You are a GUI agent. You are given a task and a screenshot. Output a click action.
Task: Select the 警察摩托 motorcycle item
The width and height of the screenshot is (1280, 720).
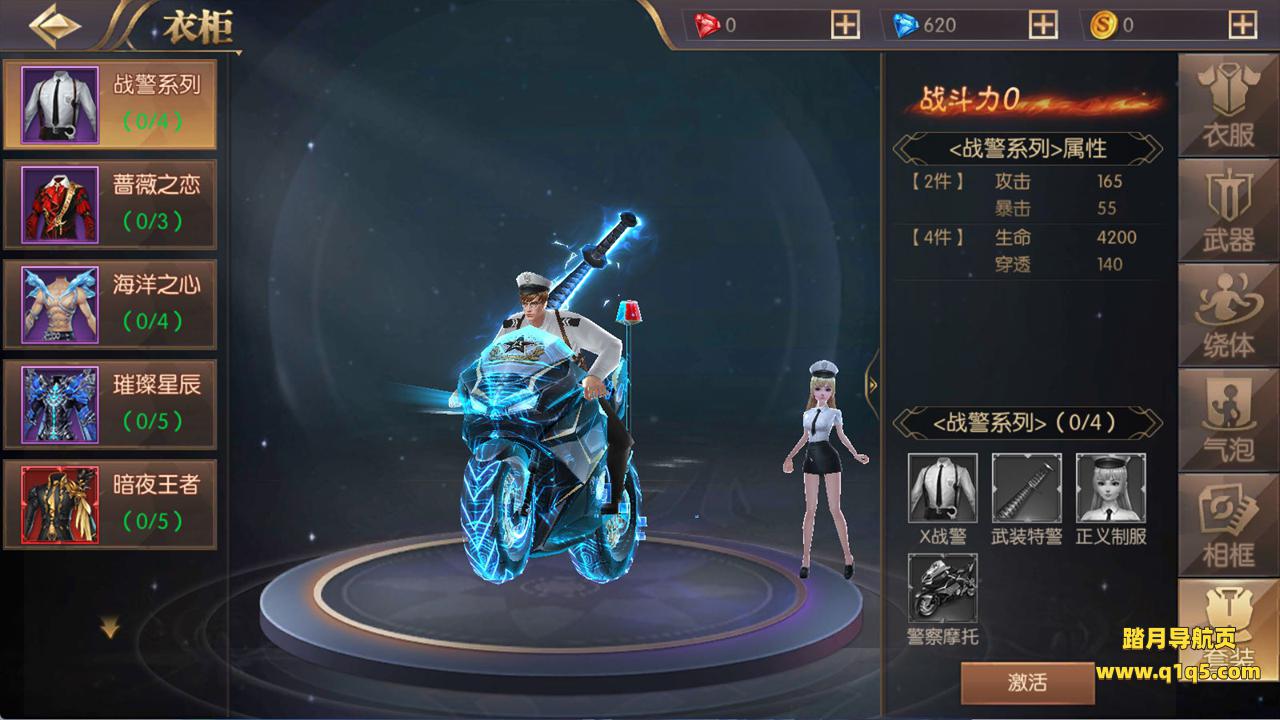pos(942,589)
